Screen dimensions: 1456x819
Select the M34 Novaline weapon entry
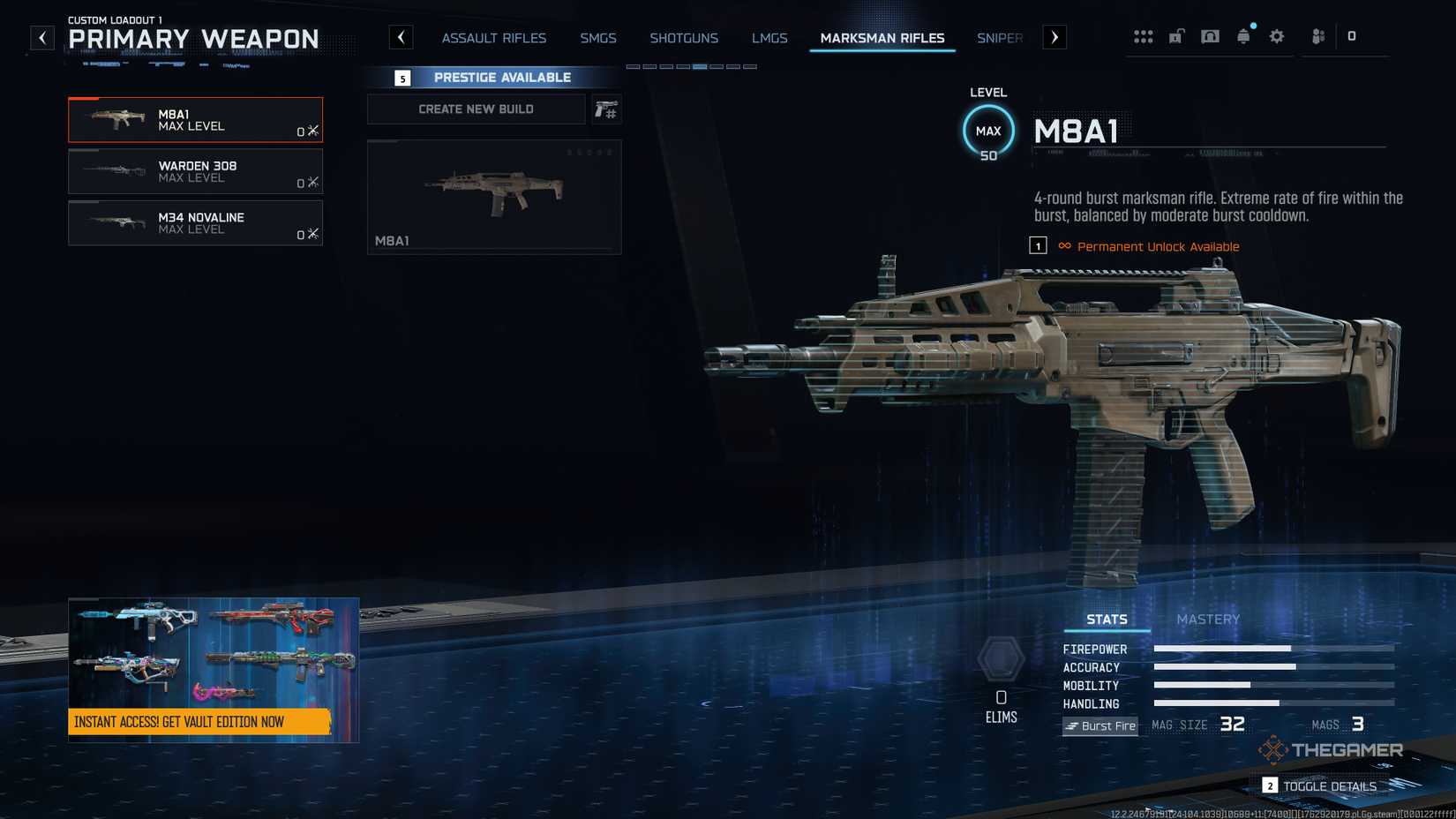195,222
